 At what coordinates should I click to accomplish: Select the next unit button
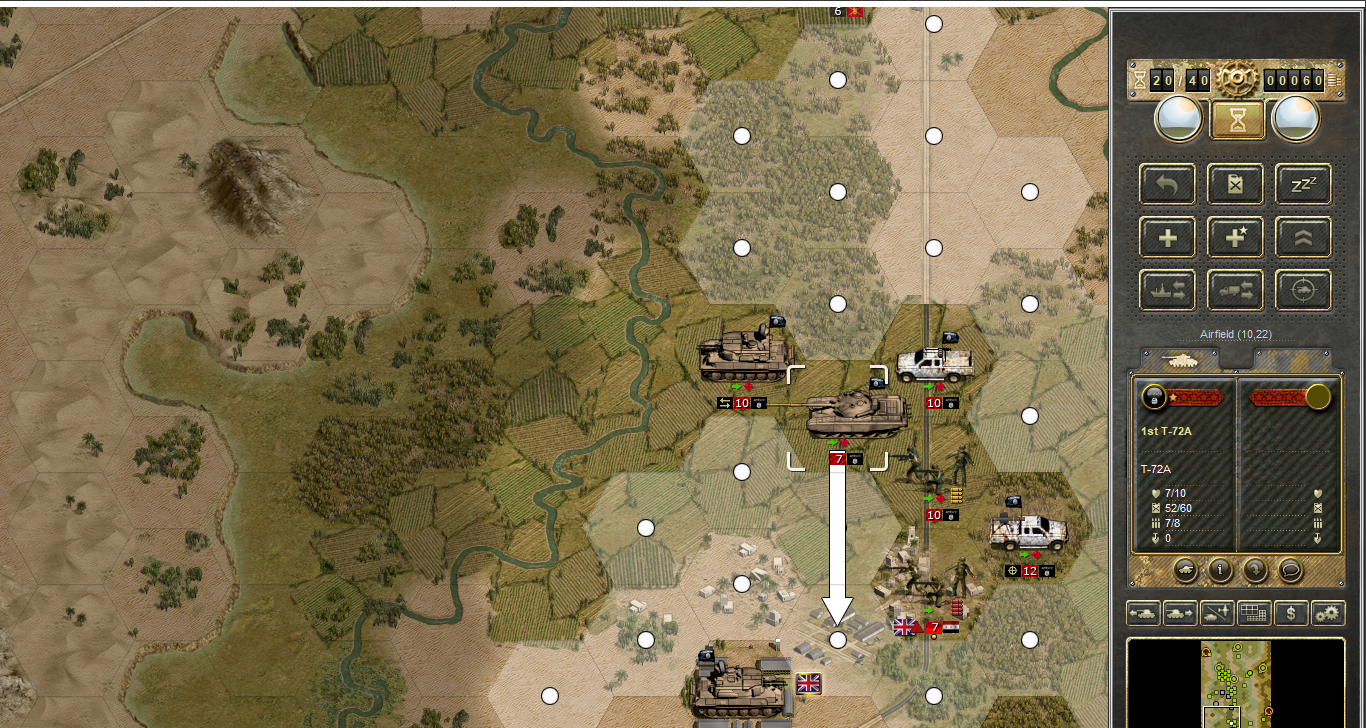(x=1180, y=613)
